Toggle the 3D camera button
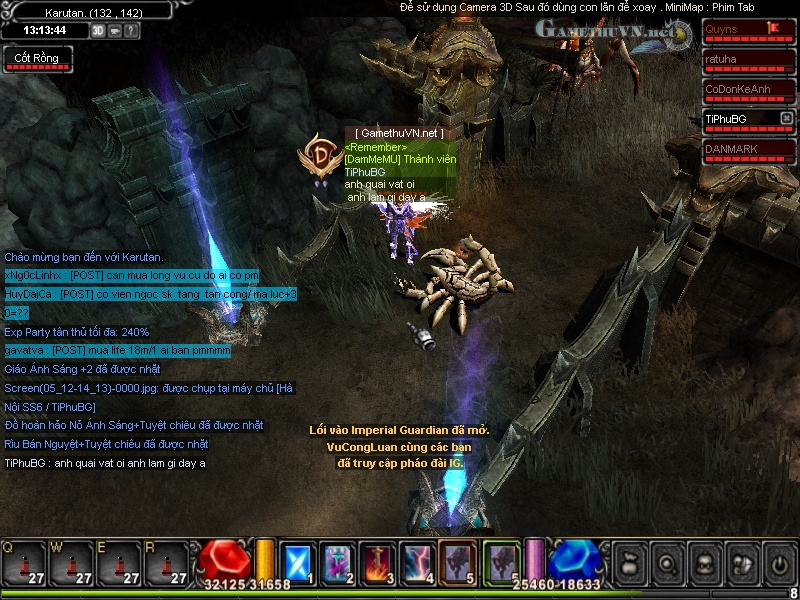 98,30
